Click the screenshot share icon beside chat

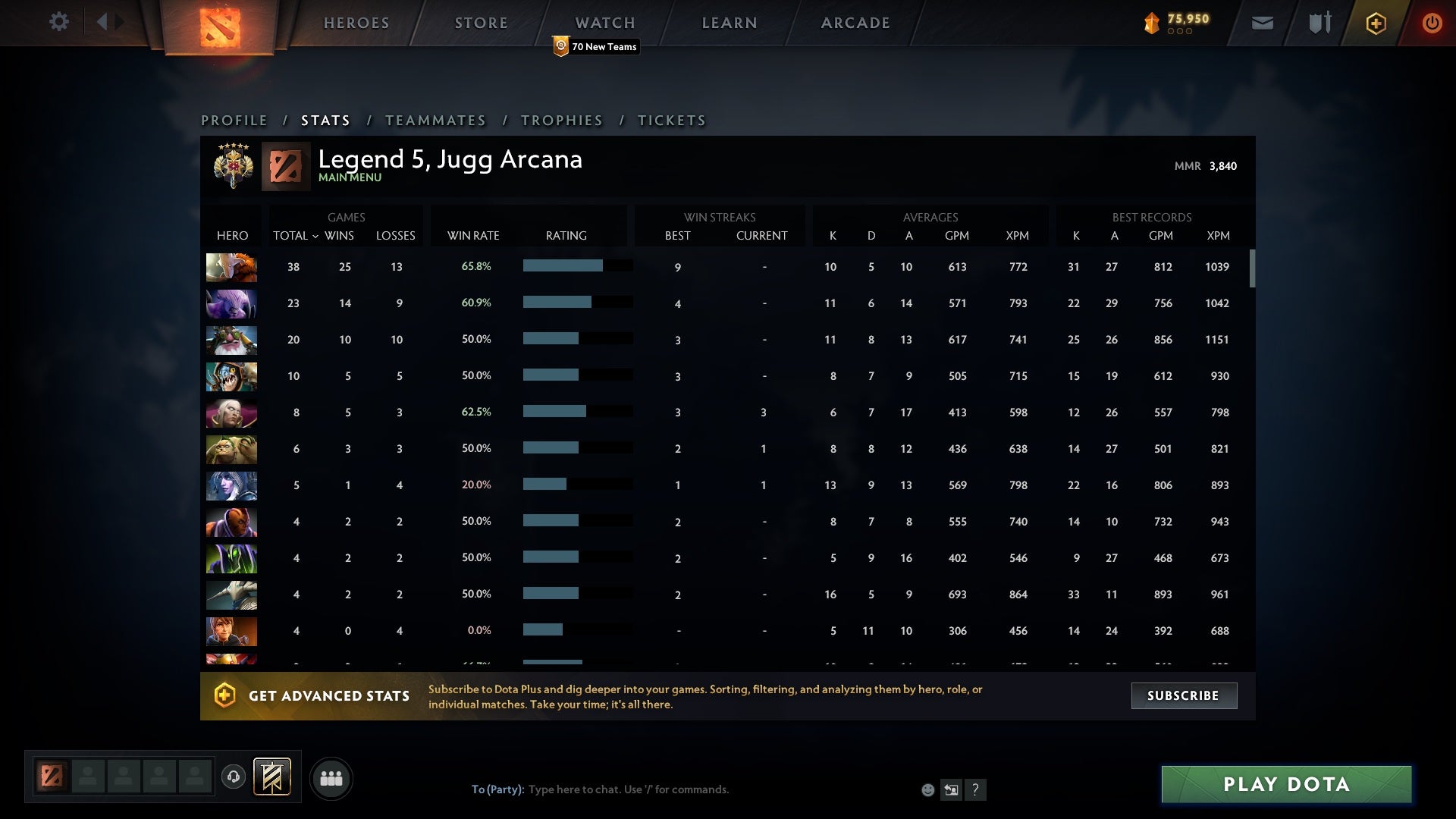pyautogui.click(x=951, y=789)
